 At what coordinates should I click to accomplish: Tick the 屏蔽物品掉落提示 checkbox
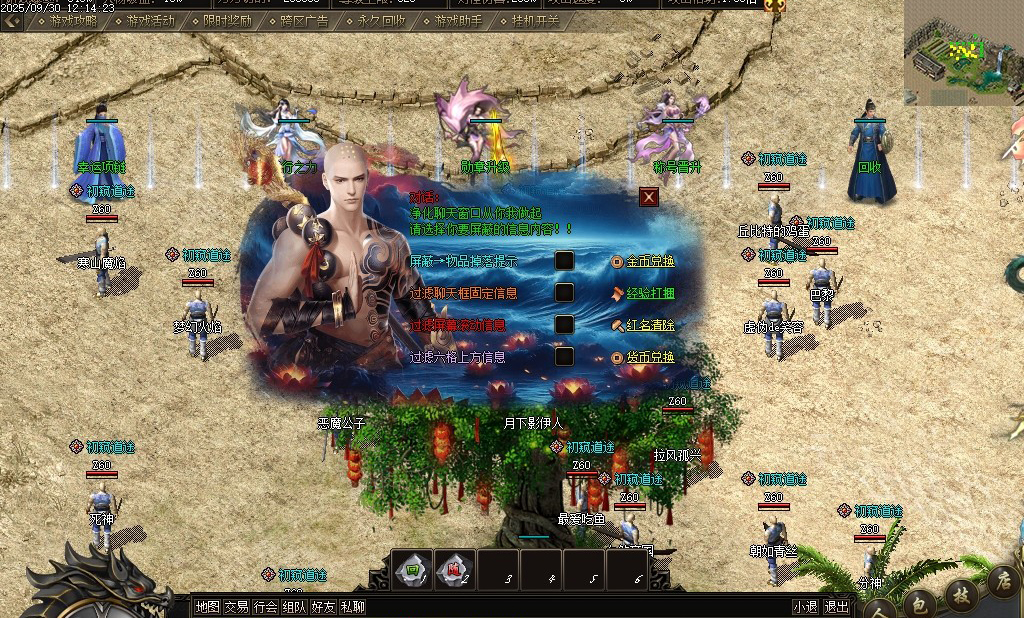coord(564,261)
